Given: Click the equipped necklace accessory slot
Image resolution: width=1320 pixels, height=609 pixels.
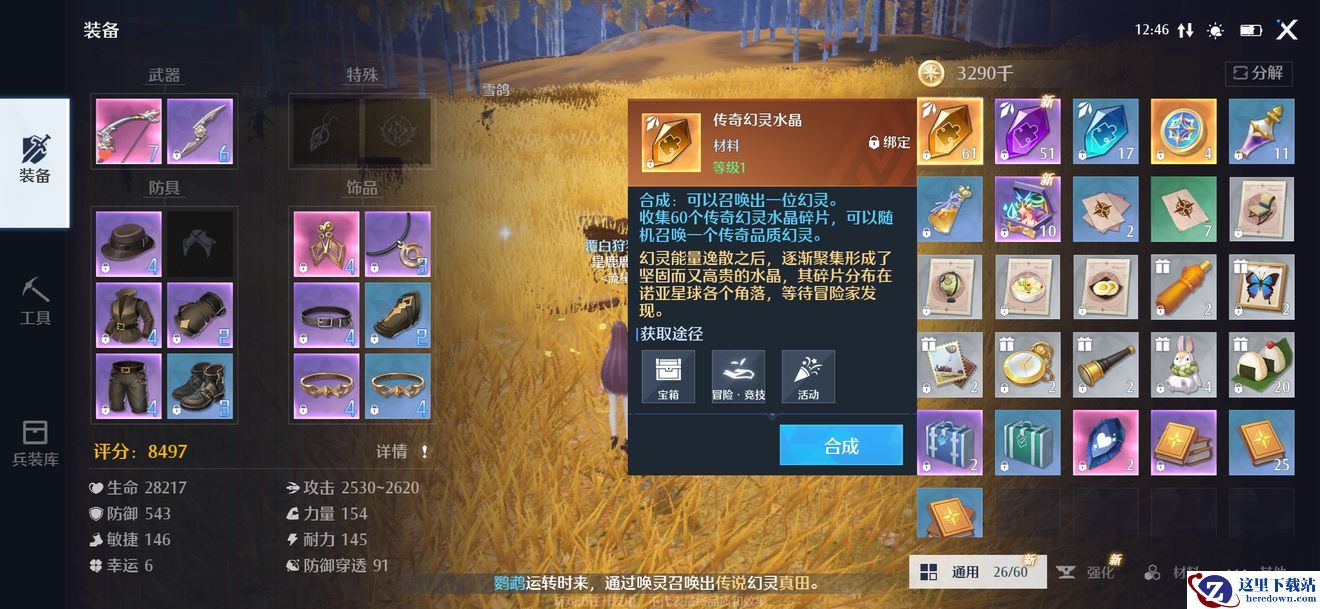Looking at the screenshot, I should [397, 244].
